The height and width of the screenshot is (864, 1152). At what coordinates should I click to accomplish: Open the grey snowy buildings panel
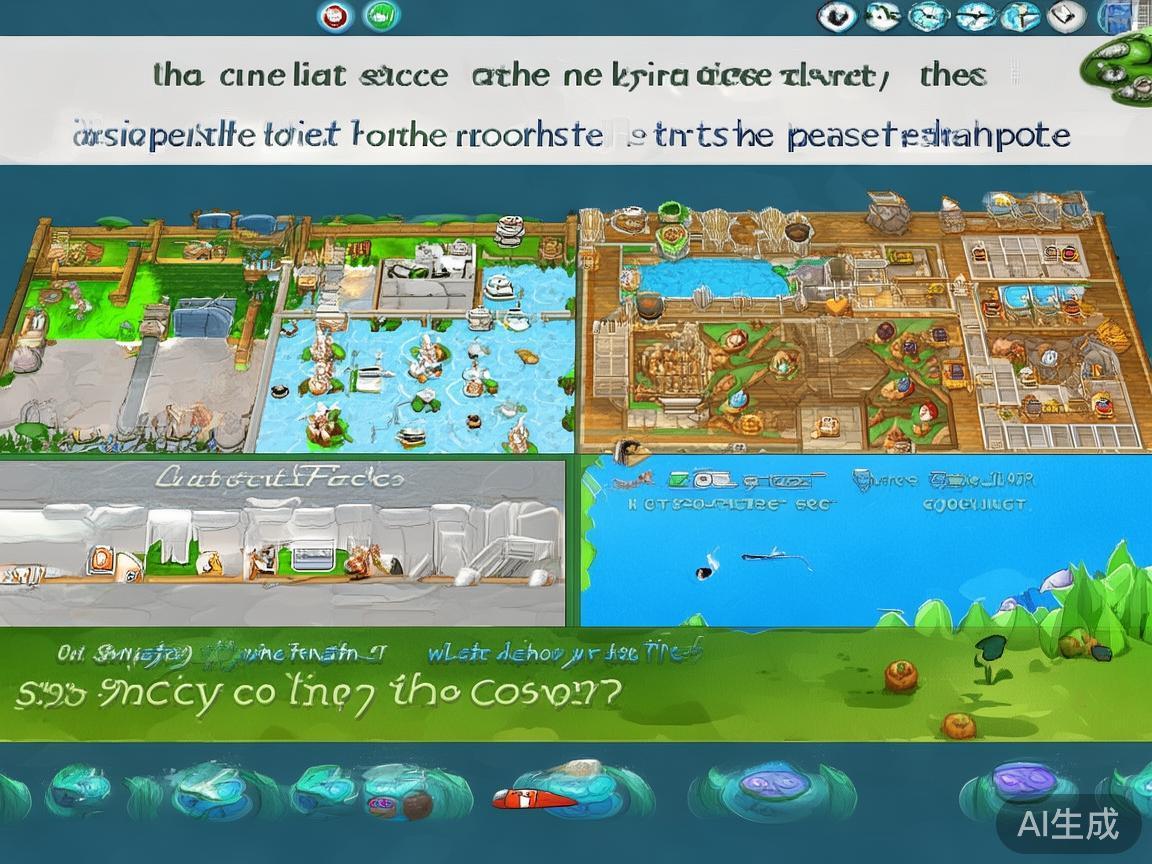pyautogui.click(x=282, y=542)
